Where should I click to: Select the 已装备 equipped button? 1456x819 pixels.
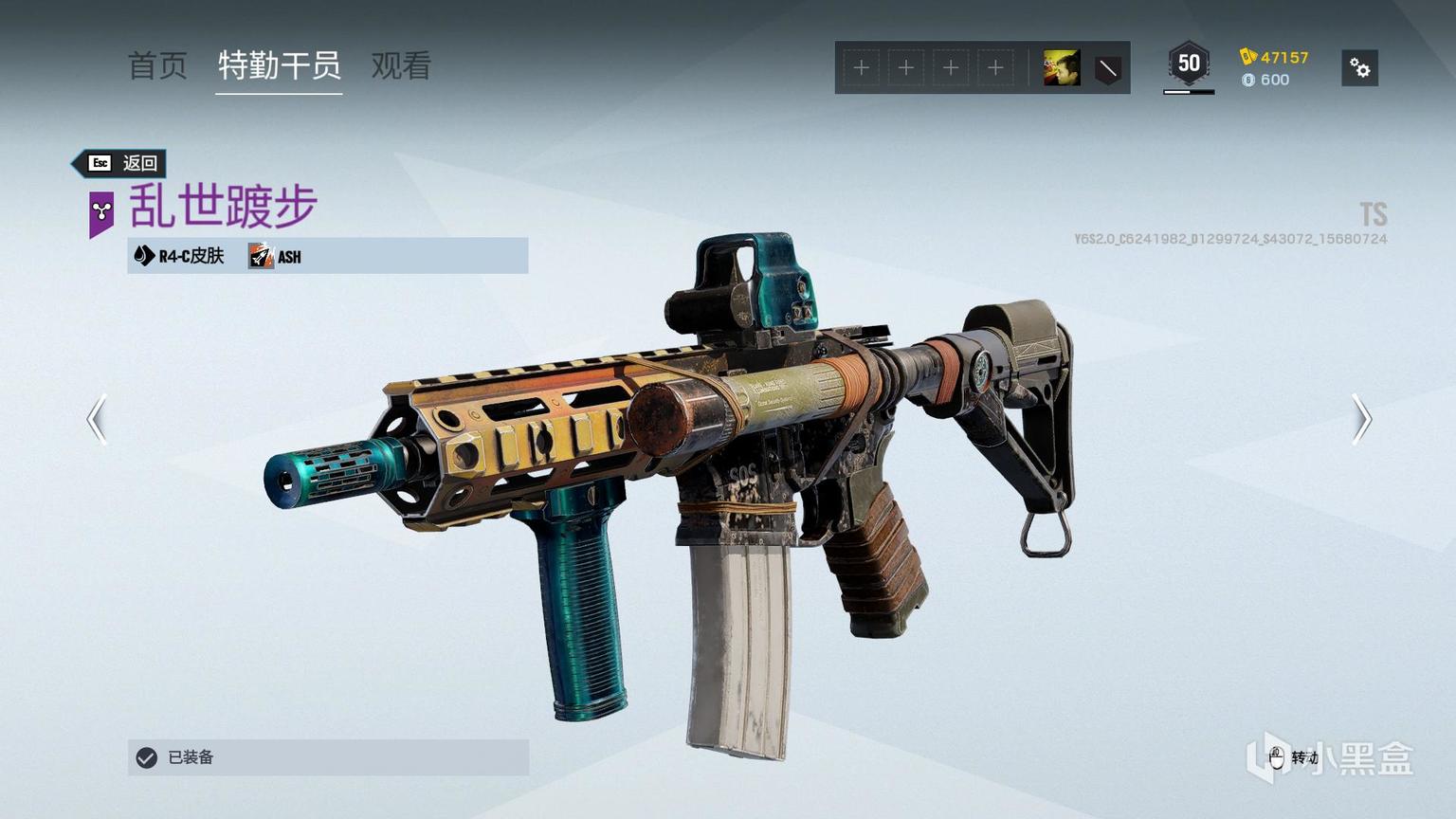328,757
